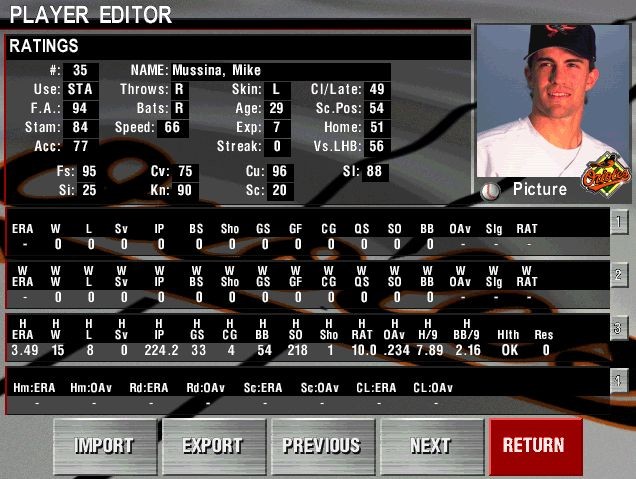This screenshot has width=636, height=479.
Task: Edit the Vs.LHB rating value
Action: [x=376, y=146]
